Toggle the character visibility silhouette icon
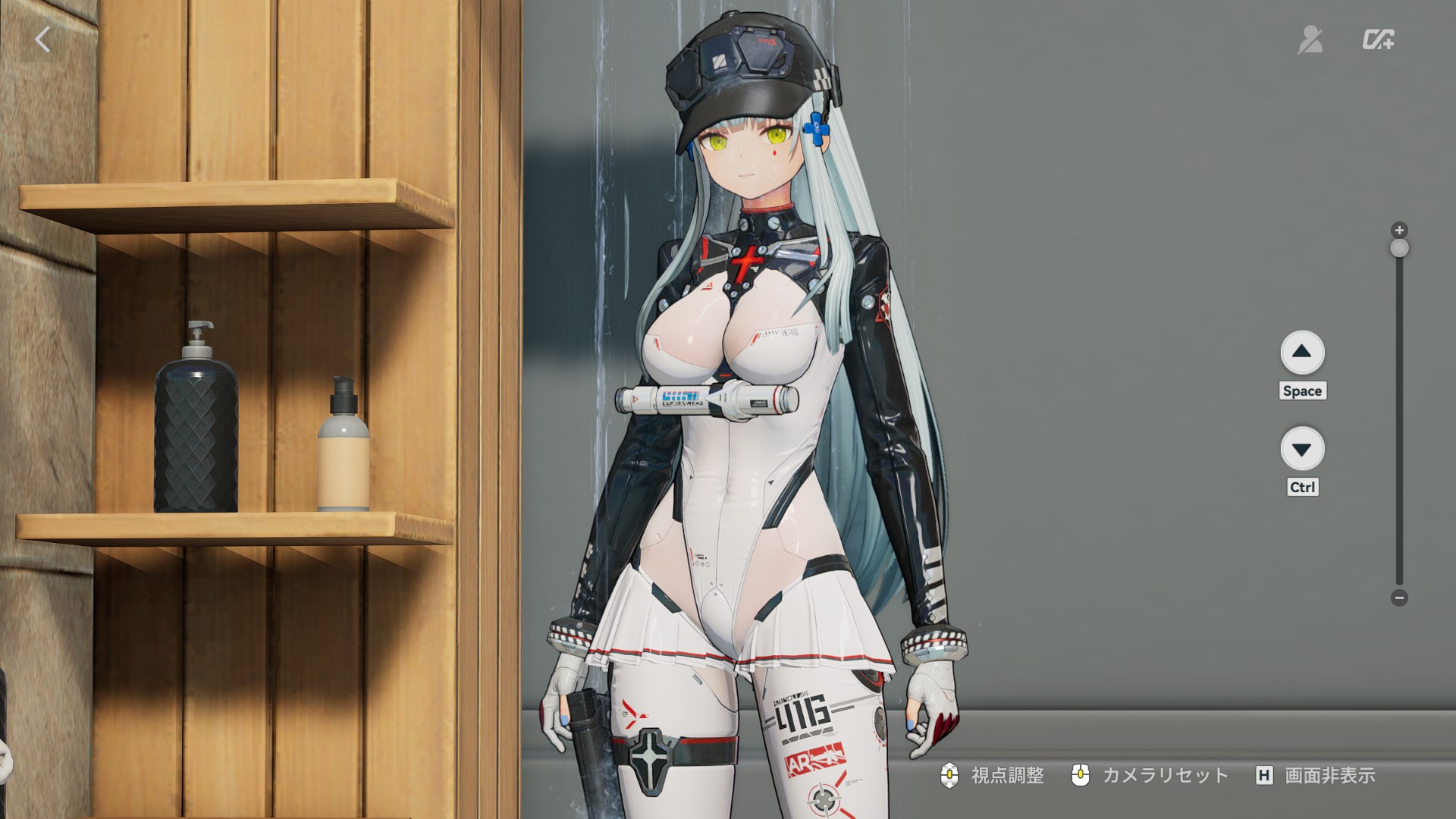Screen dimensions: 1456x819 (x=1310, y=39)
